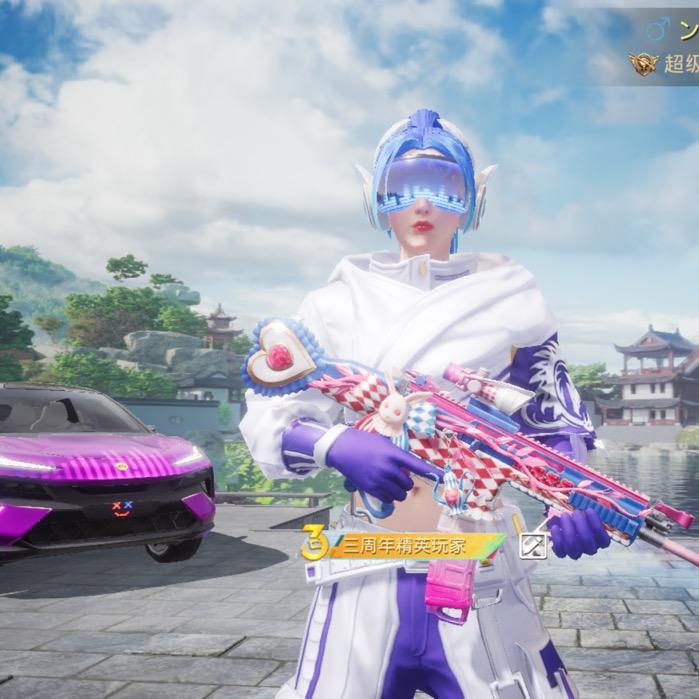This screenshot has height=699, width=699.
Task: Open the player info panel with rank badge
Action: coord(665,47)
